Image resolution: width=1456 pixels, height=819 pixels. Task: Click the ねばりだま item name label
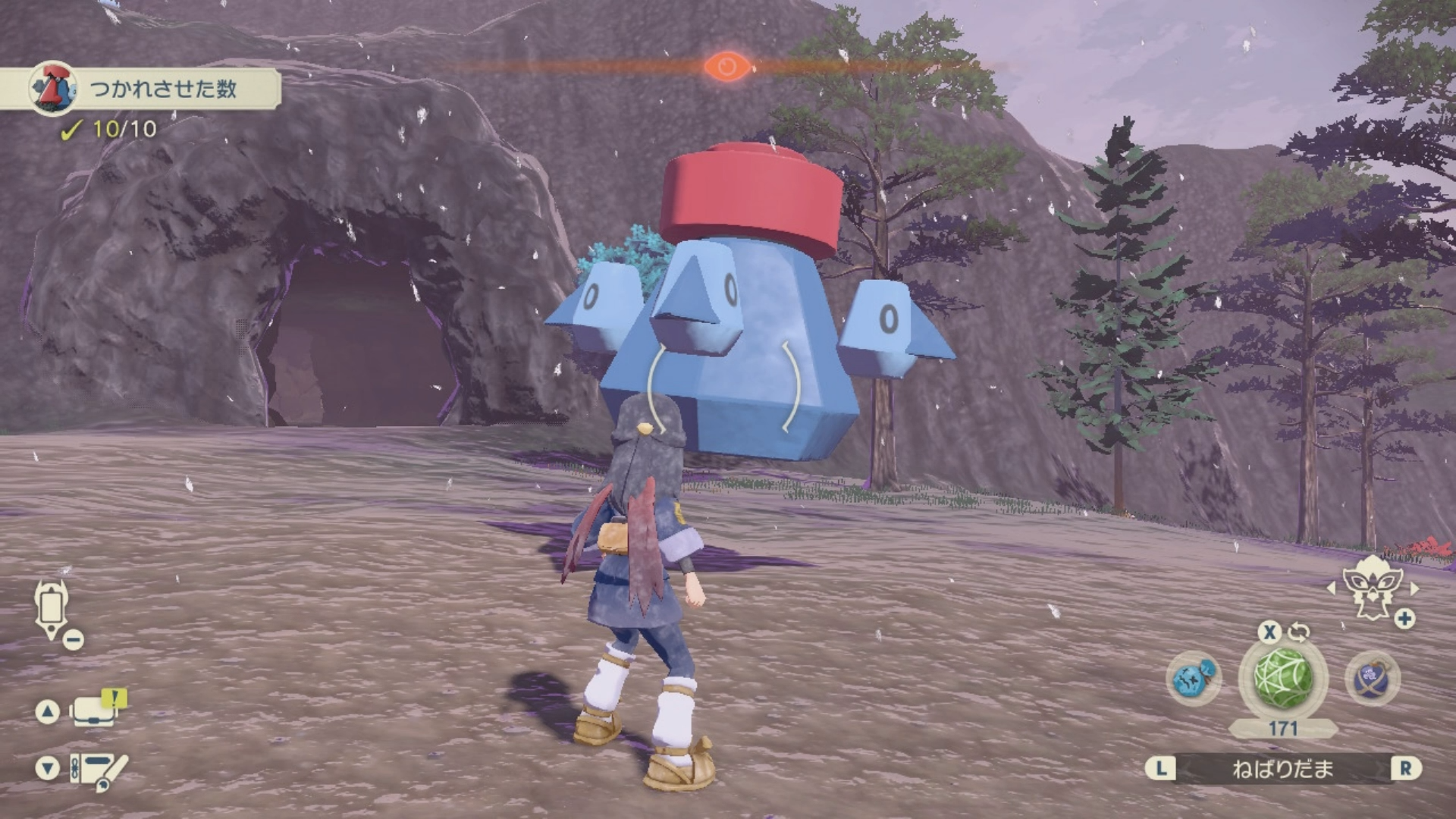1282,769
